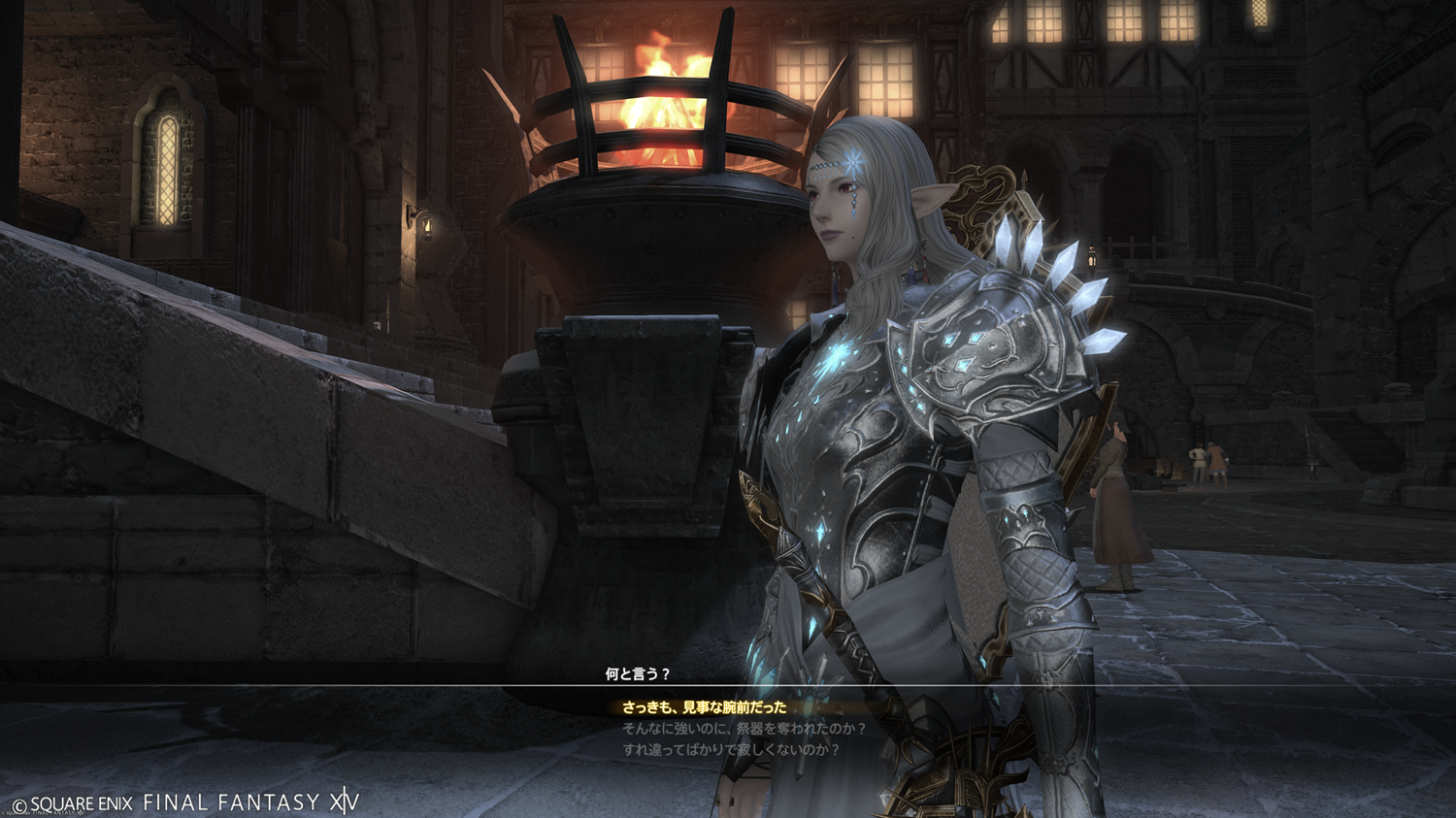The width and height of the screenshot is (1456, 818).
Task: Choose the reply「さっきも、見事な腕前だった」
Action: (704, 708)
